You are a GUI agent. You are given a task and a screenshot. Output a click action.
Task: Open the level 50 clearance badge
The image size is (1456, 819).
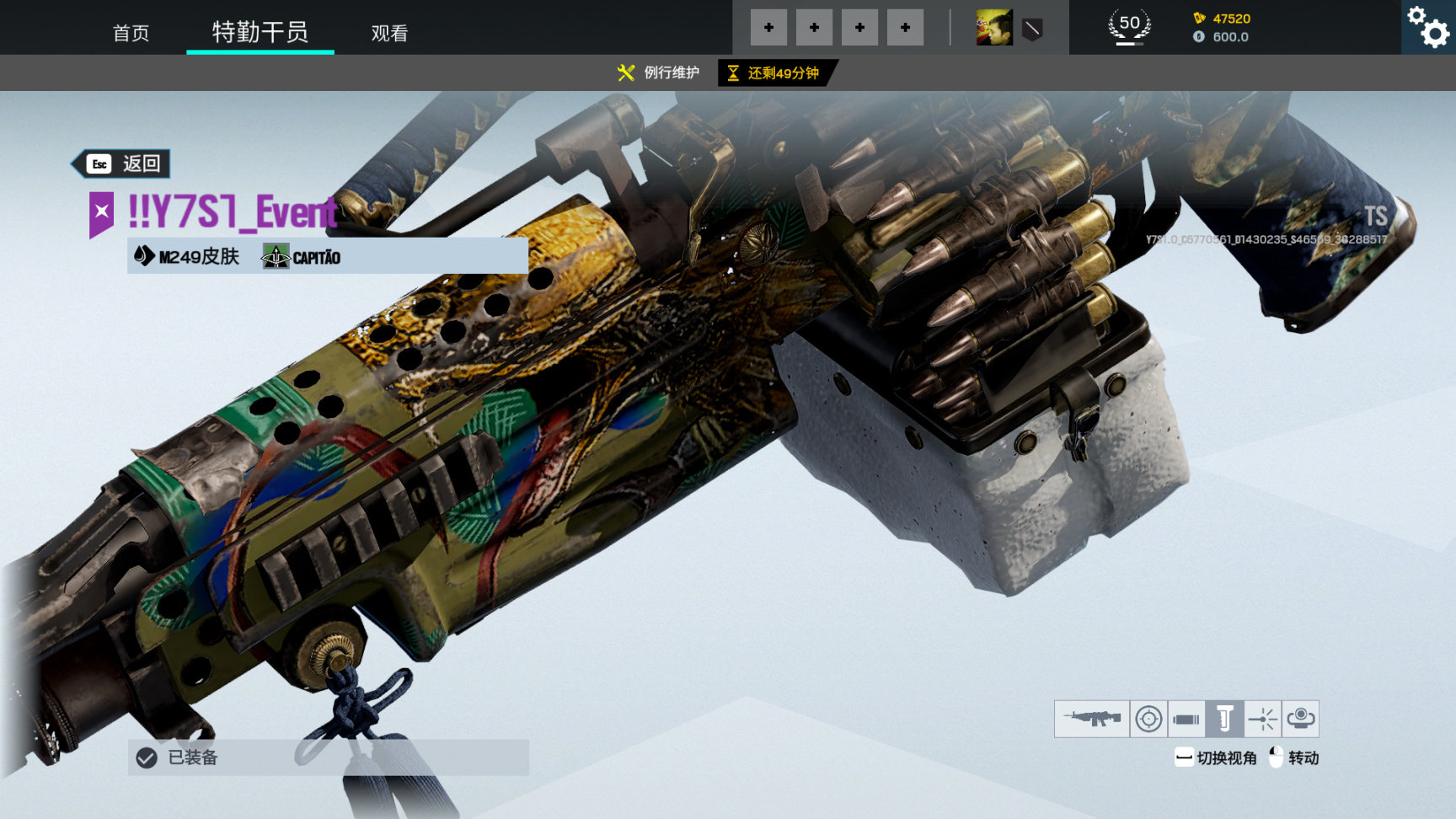point(1129,26)
